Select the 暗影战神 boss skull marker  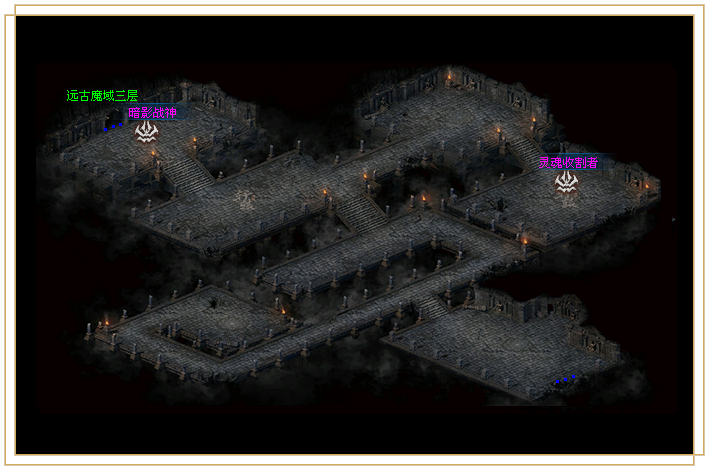[x=147, y=131]
